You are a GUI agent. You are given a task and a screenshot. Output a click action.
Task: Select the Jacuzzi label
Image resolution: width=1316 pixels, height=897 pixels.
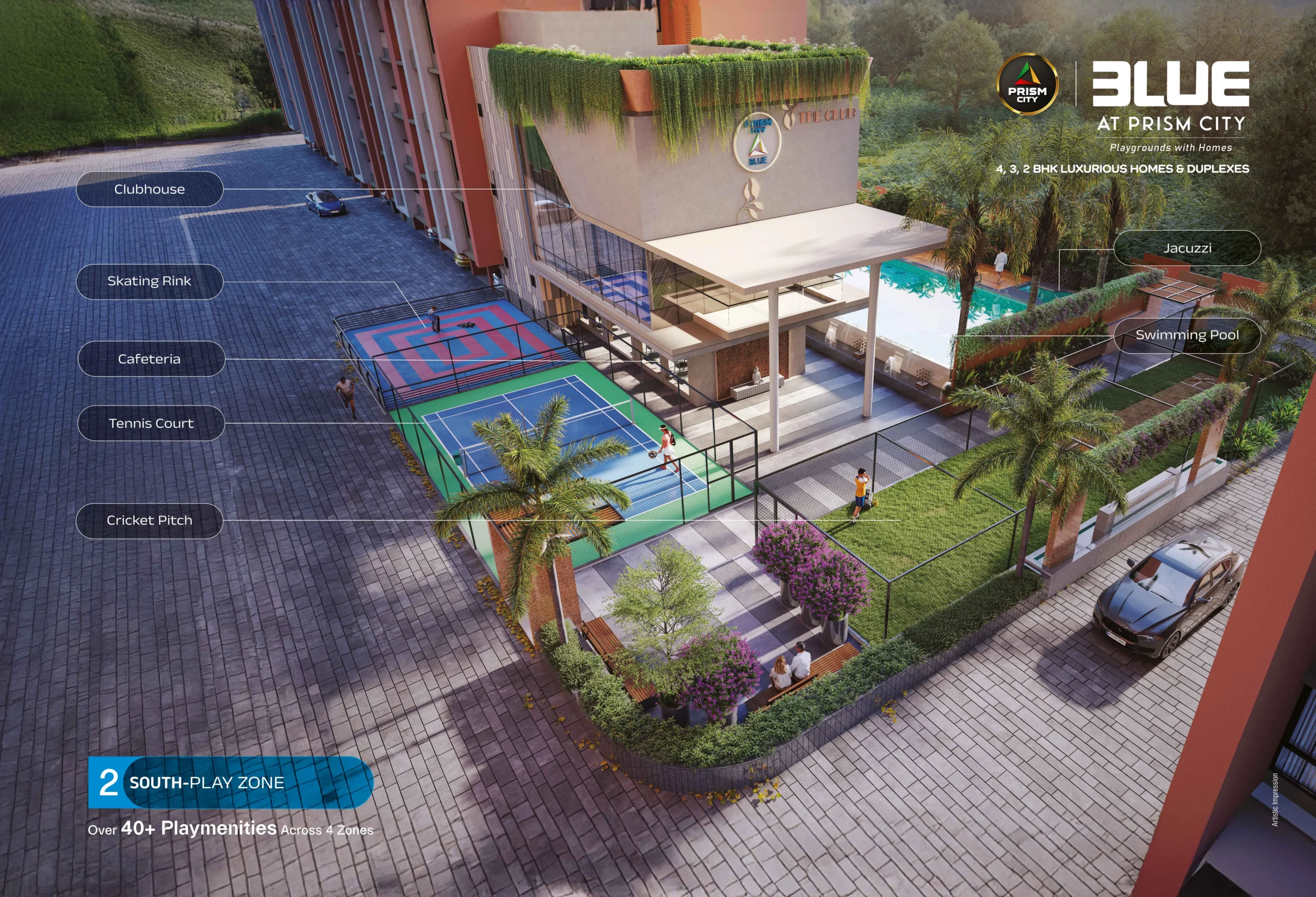coord(1187,248)
